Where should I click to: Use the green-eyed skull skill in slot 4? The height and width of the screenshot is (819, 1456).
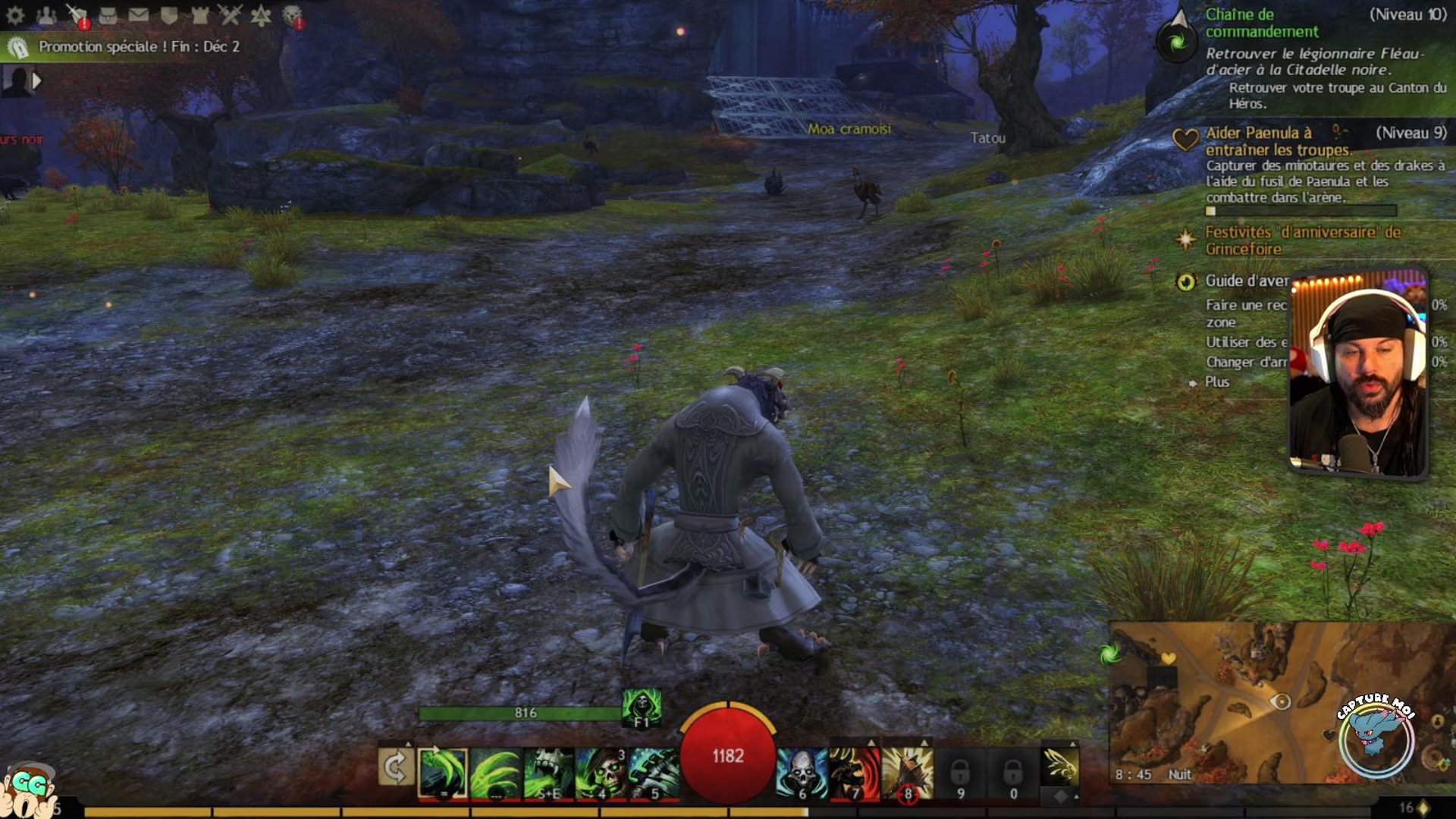coord(601,773)
